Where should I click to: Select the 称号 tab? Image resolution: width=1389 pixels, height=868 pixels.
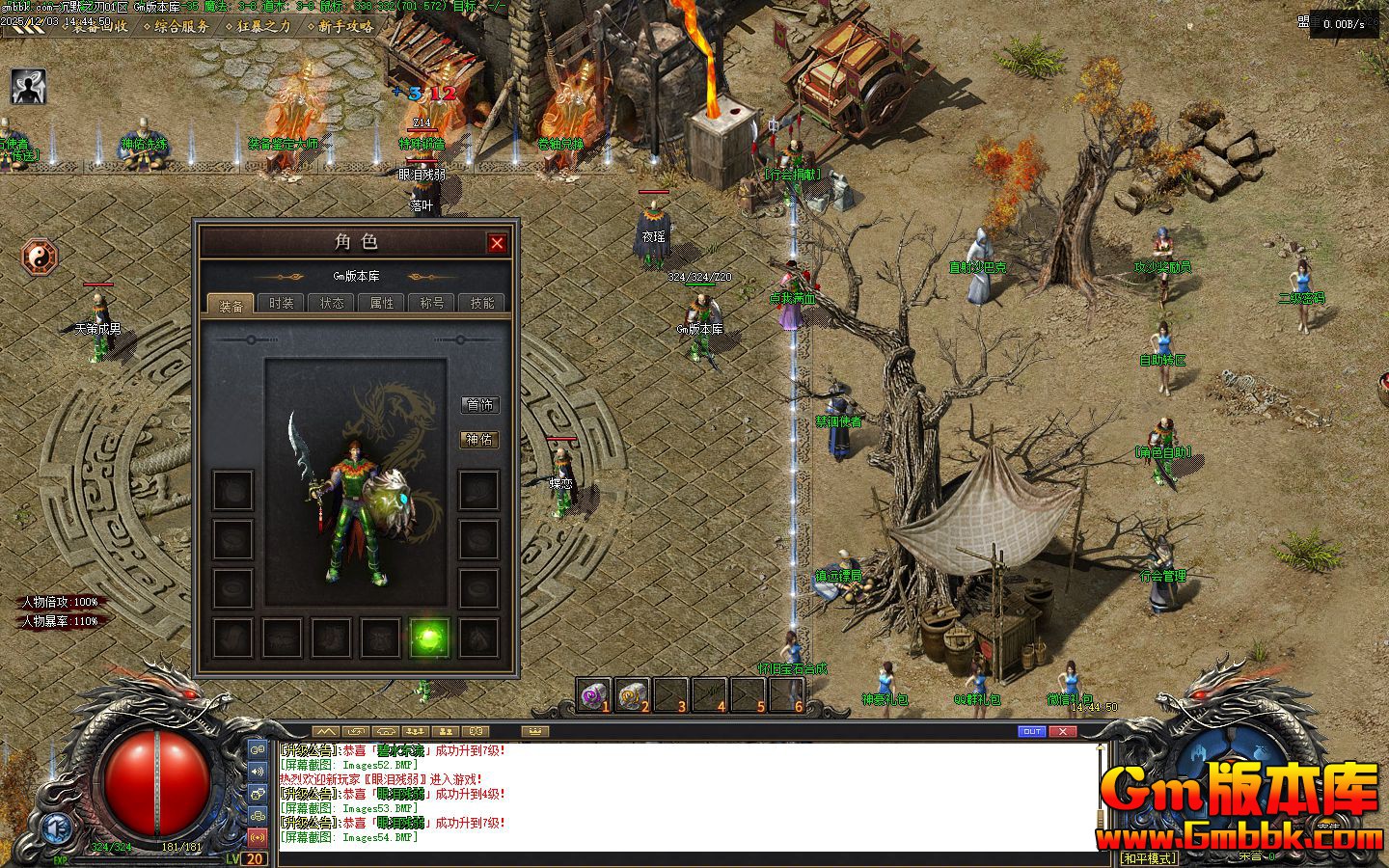(x=432, y=303)
